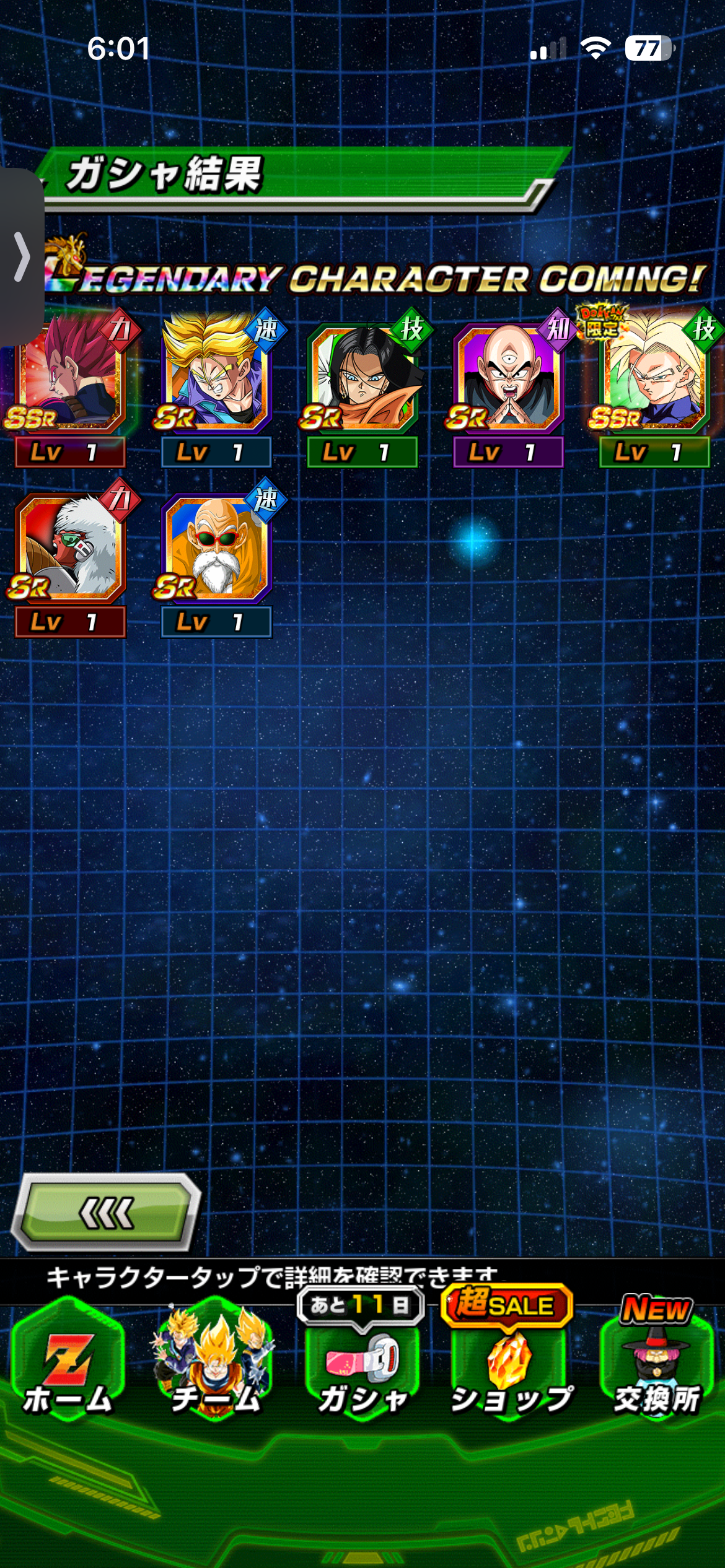725x1568 pixels.
Task: Go to the チーム team menu
Action: click(214, 1370)
